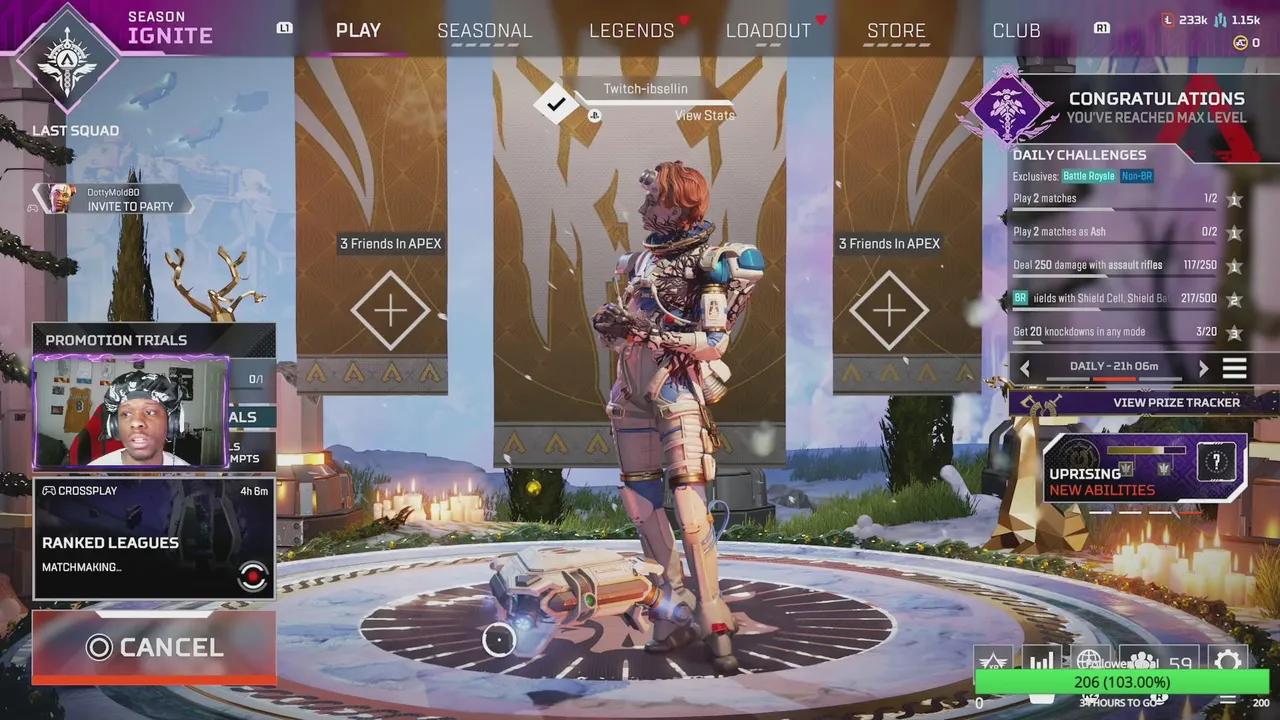Open the challenges list menu icon

[1235, 368]
